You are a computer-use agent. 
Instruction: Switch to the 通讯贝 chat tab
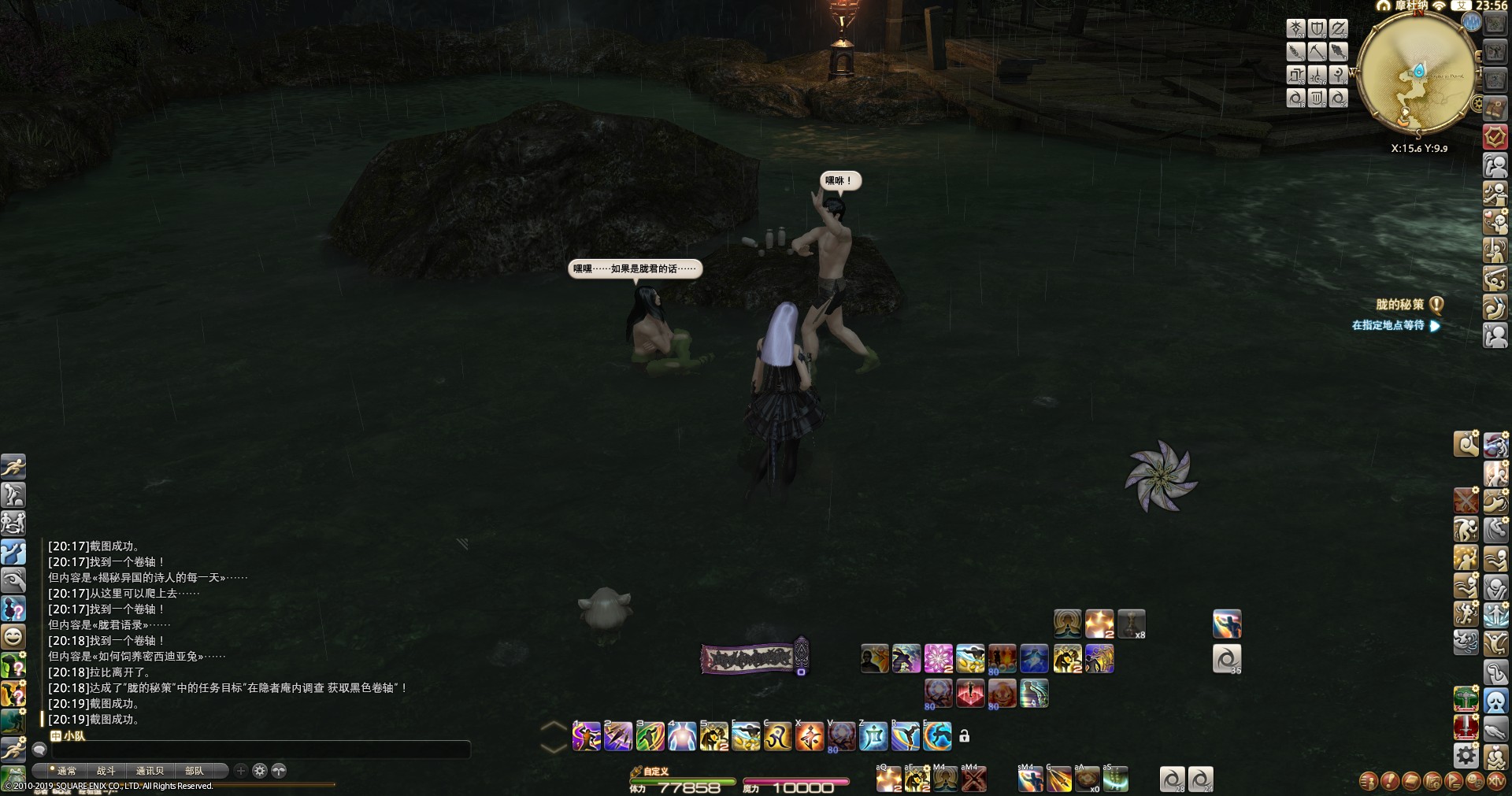150,771
